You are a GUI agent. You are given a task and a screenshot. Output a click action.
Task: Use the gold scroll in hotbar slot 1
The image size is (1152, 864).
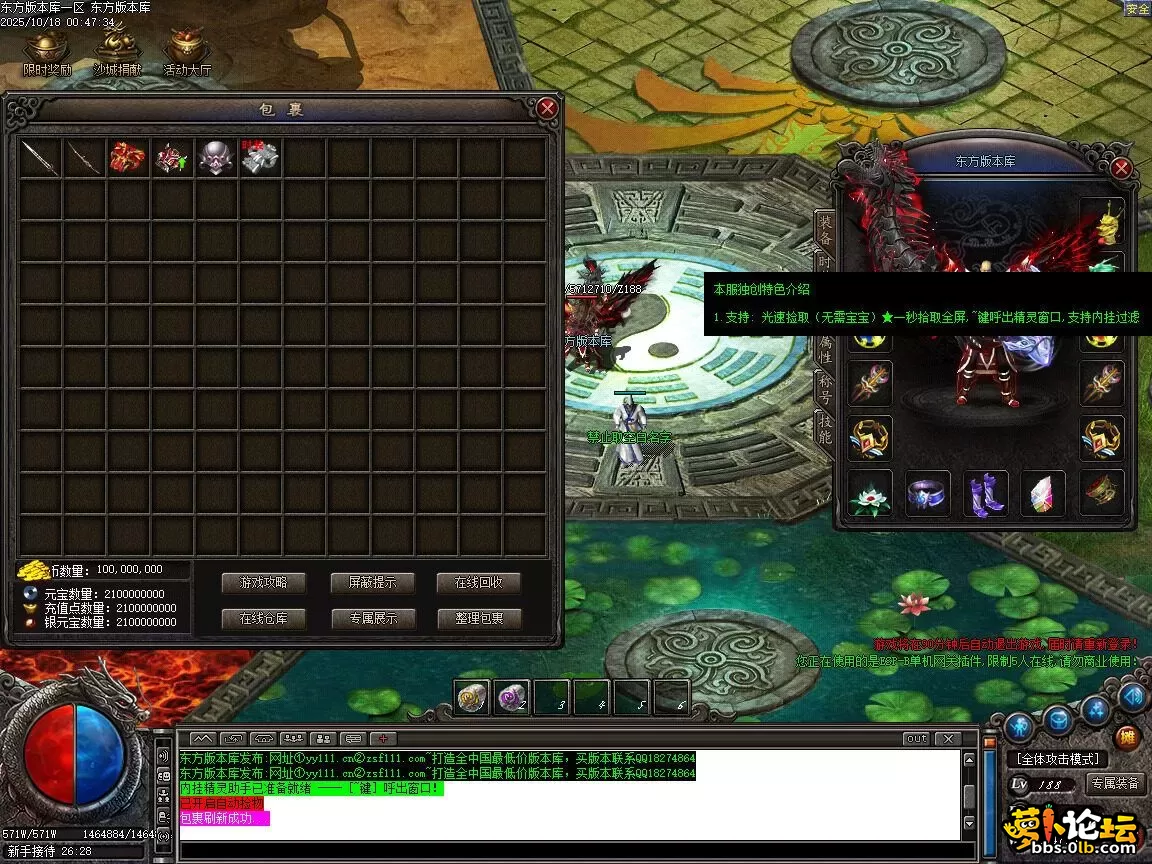click(472, 698)
